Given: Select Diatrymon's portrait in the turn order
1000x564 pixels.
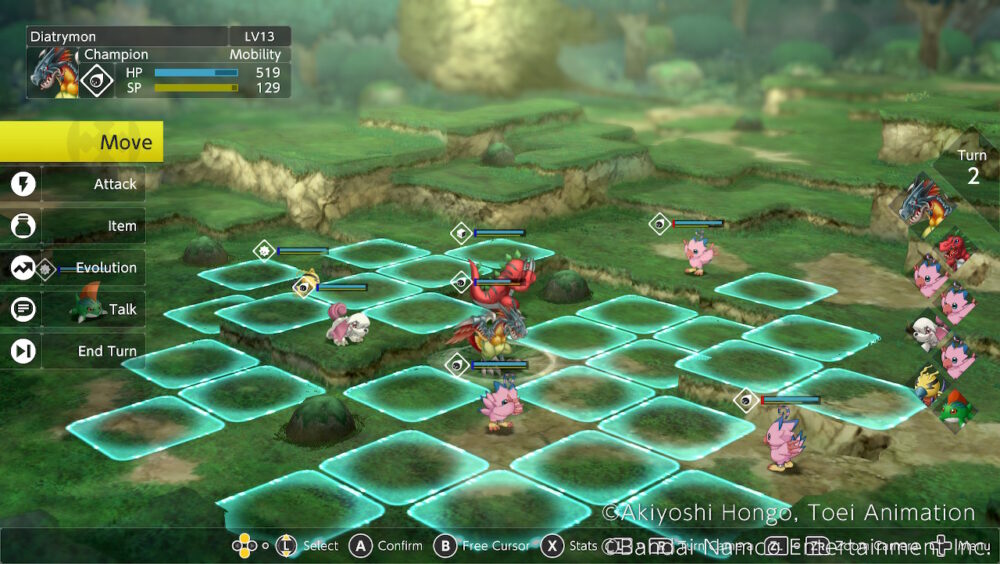Looking at the screenshot, I should point(925,205).
